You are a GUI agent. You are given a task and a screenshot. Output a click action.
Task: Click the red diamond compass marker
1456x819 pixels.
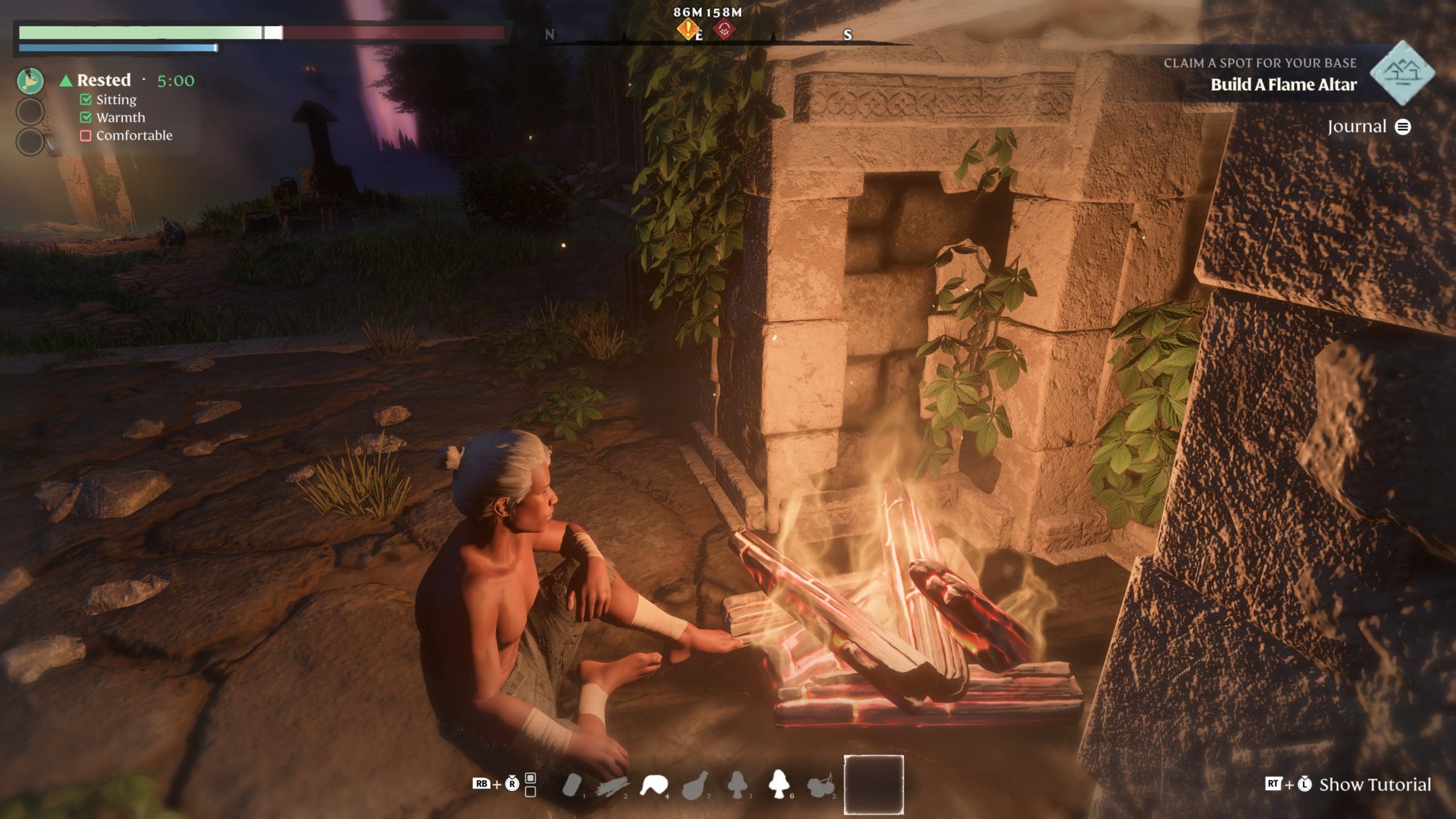click(724, 28)
